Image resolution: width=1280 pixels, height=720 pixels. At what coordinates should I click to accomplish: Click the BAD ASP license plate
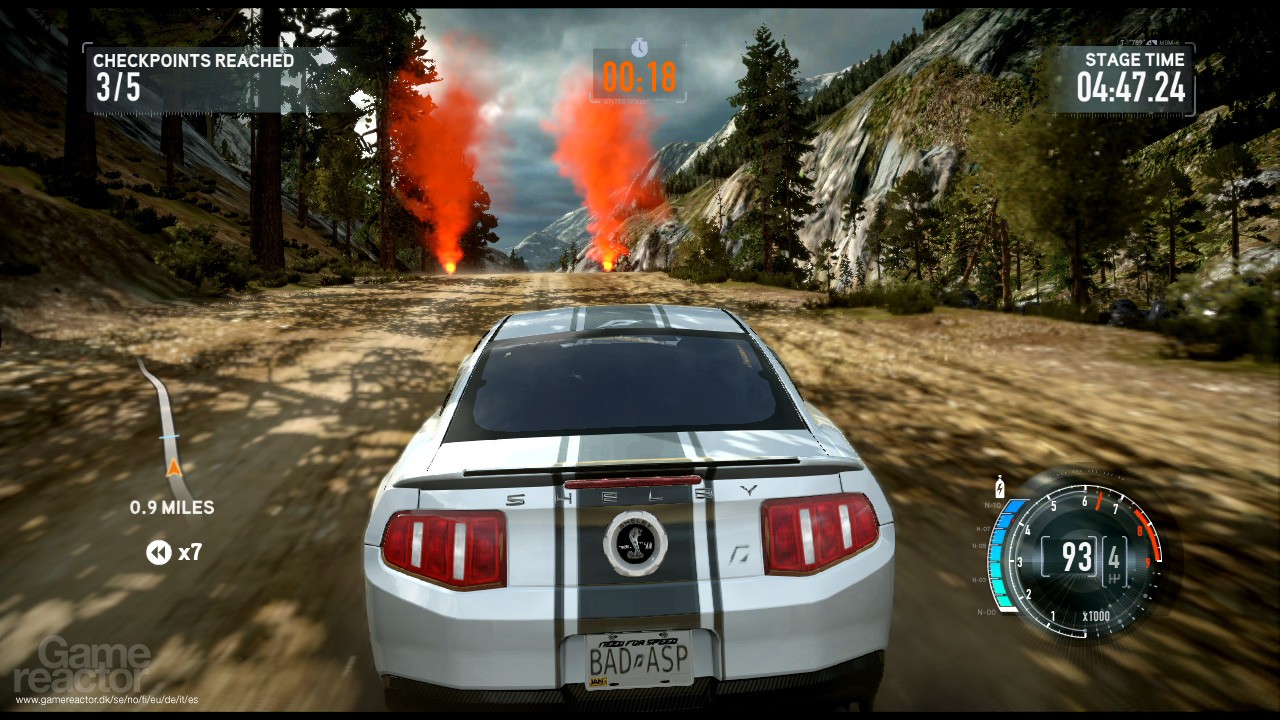click(638, 659)
